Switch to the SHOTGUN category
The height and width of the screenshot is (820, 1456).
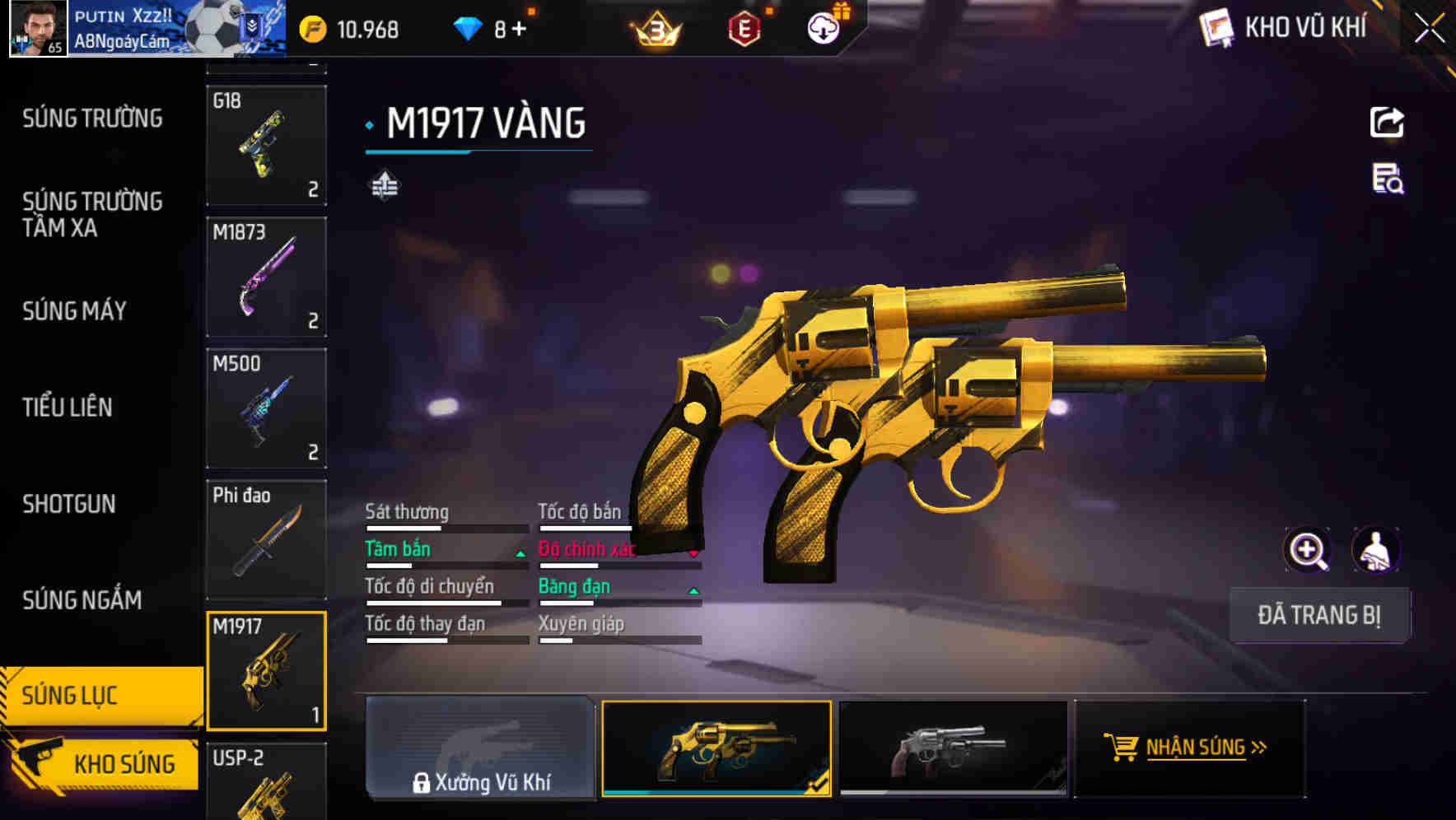(x=70, y=503)
